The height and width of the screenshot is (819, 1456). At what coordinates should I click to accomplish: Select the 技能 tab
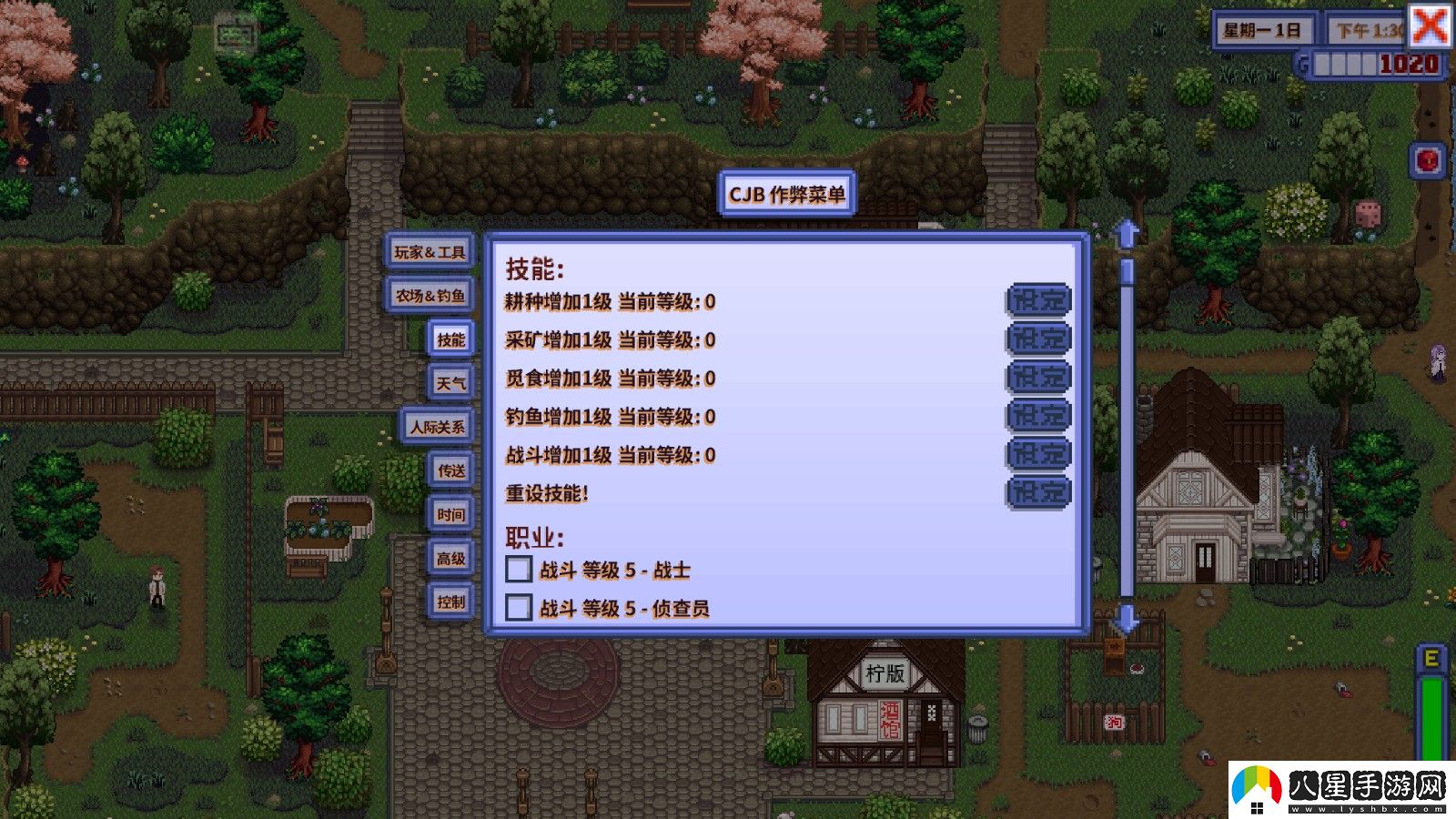point(450,339)
